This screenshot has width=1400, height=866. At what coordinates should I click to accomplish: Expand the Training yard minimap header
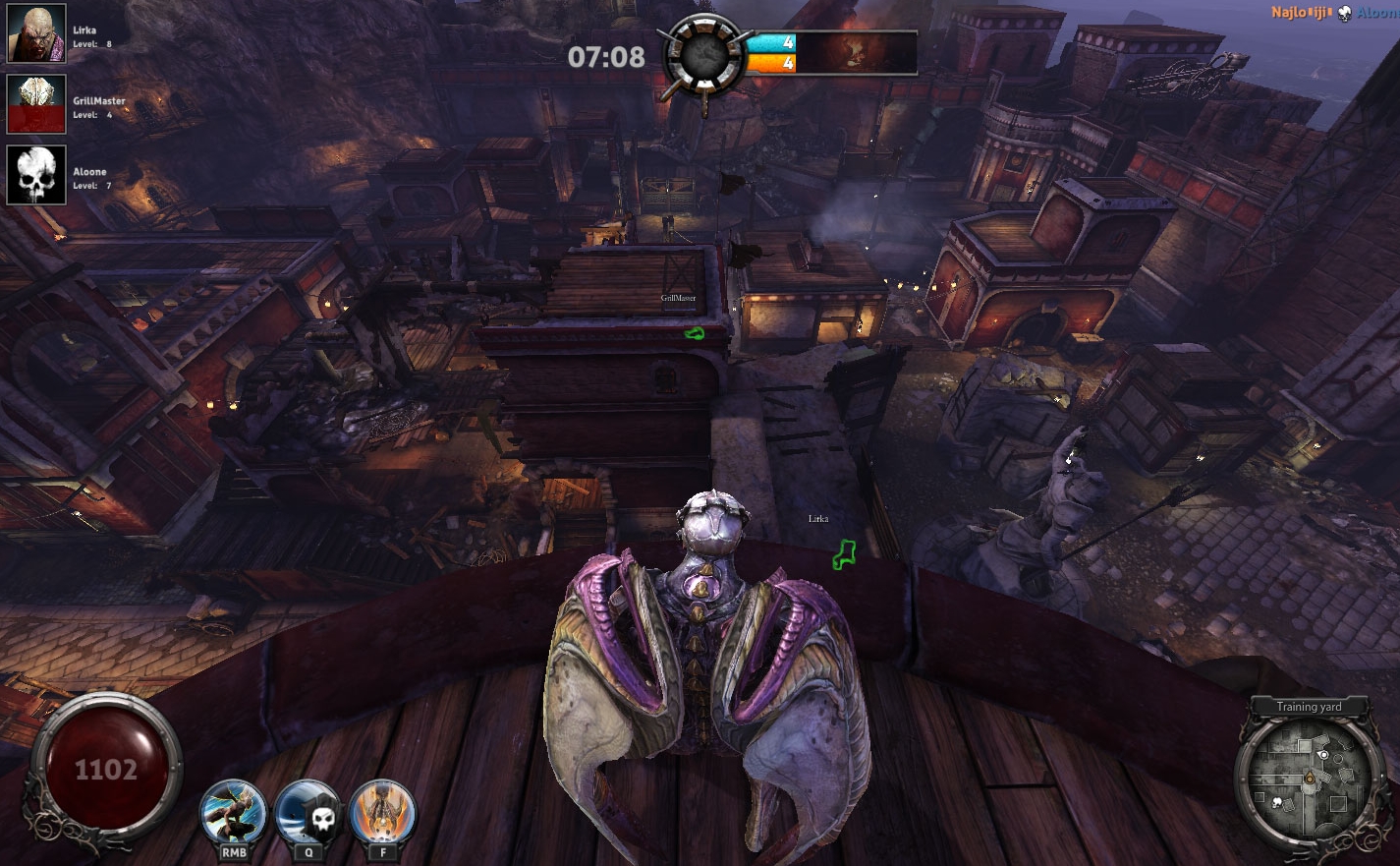(x=1308, y=706)
